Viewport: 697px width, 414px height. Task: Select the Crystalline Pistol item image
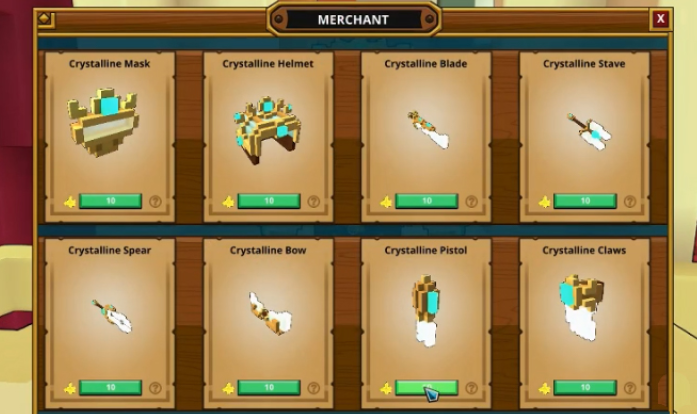click(427, 308)
